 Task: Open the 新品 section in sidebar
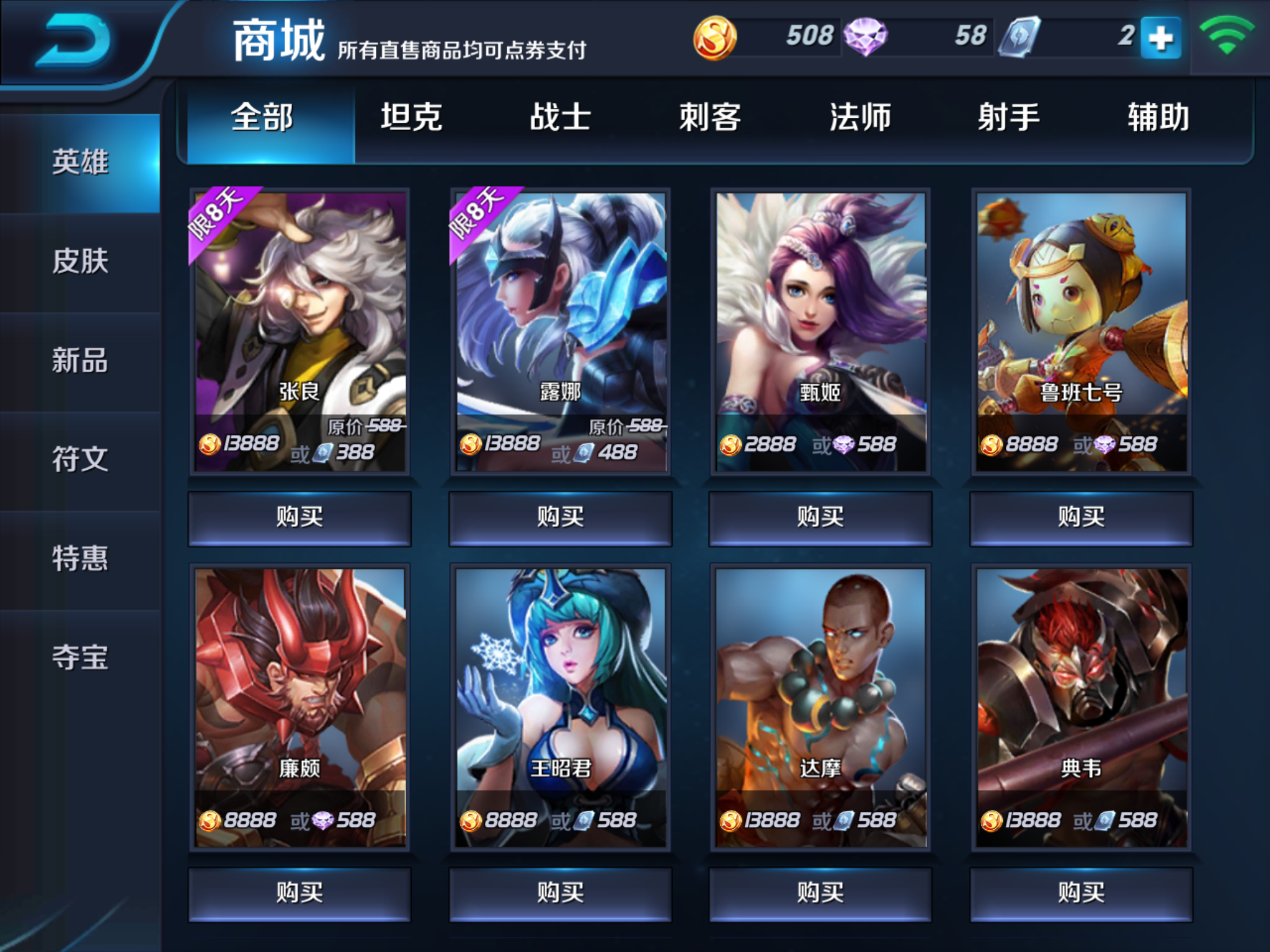click(80, 360)
